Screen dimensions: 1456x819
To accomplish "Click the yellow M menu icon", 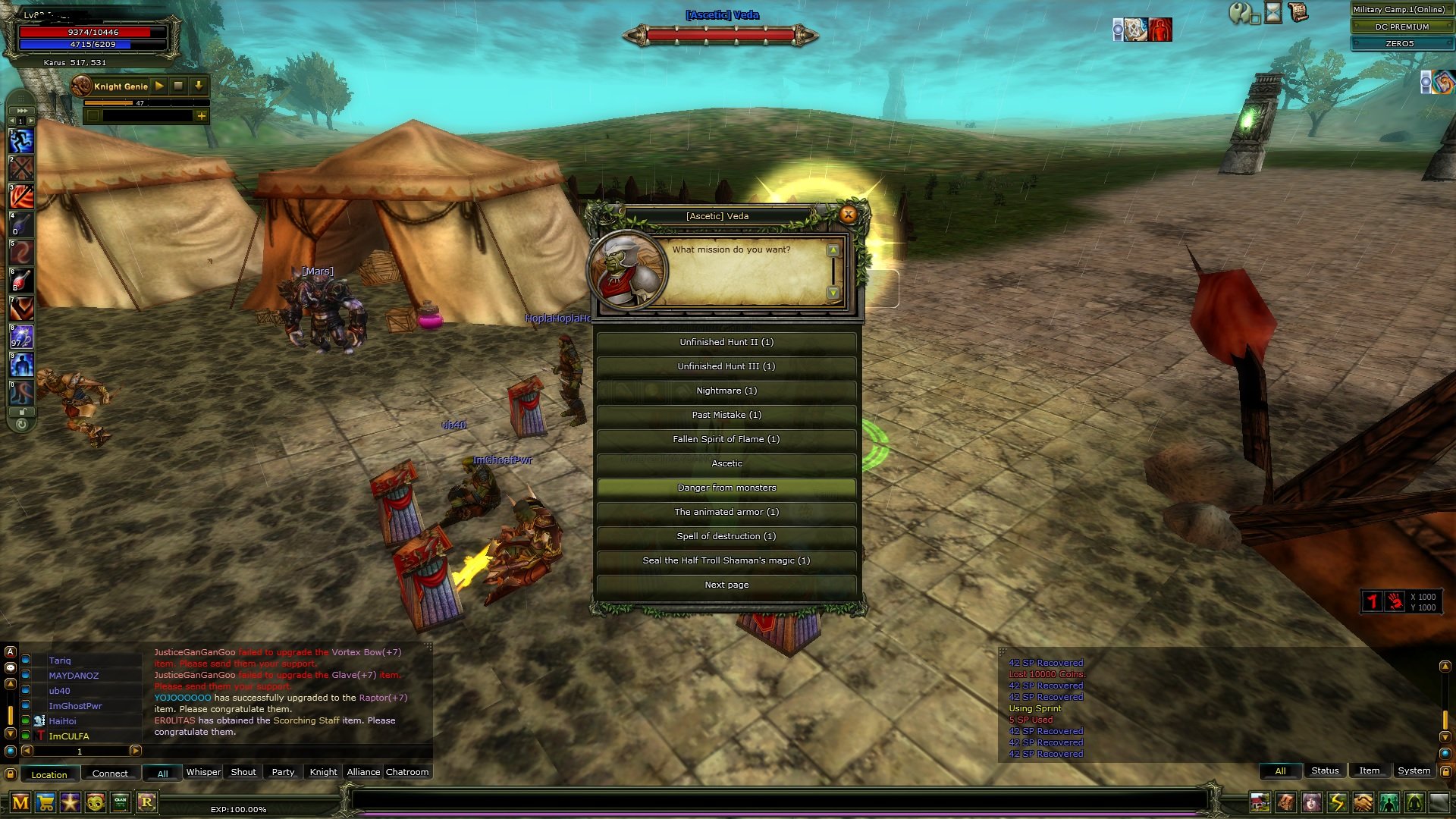I will (20, 802).
